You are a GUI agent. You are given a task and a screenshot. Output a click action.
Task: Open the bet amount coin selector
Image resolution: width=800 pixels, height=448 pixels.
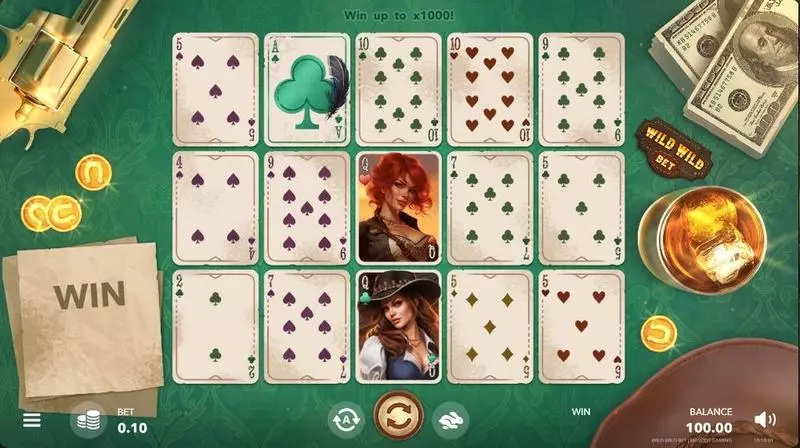coord(90,420)
